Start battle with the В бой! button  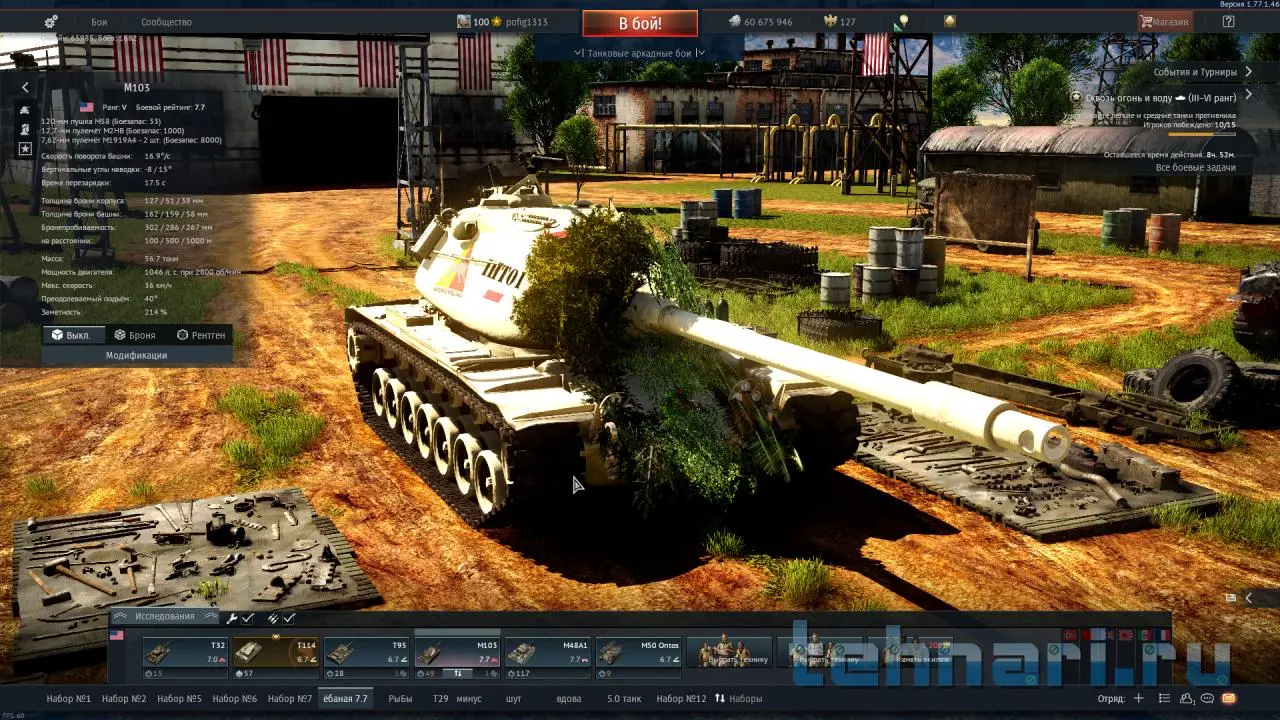640,23
